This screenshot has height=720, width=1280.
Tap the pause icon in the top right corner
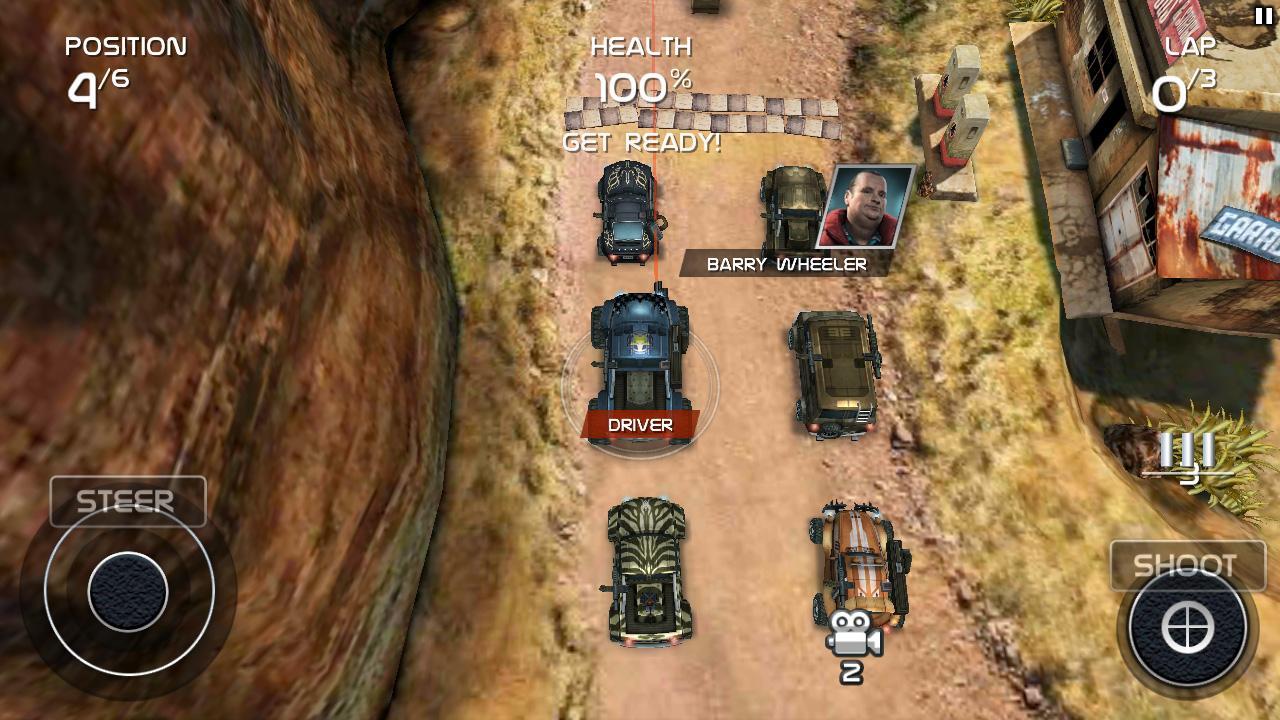click(1262, 14)
